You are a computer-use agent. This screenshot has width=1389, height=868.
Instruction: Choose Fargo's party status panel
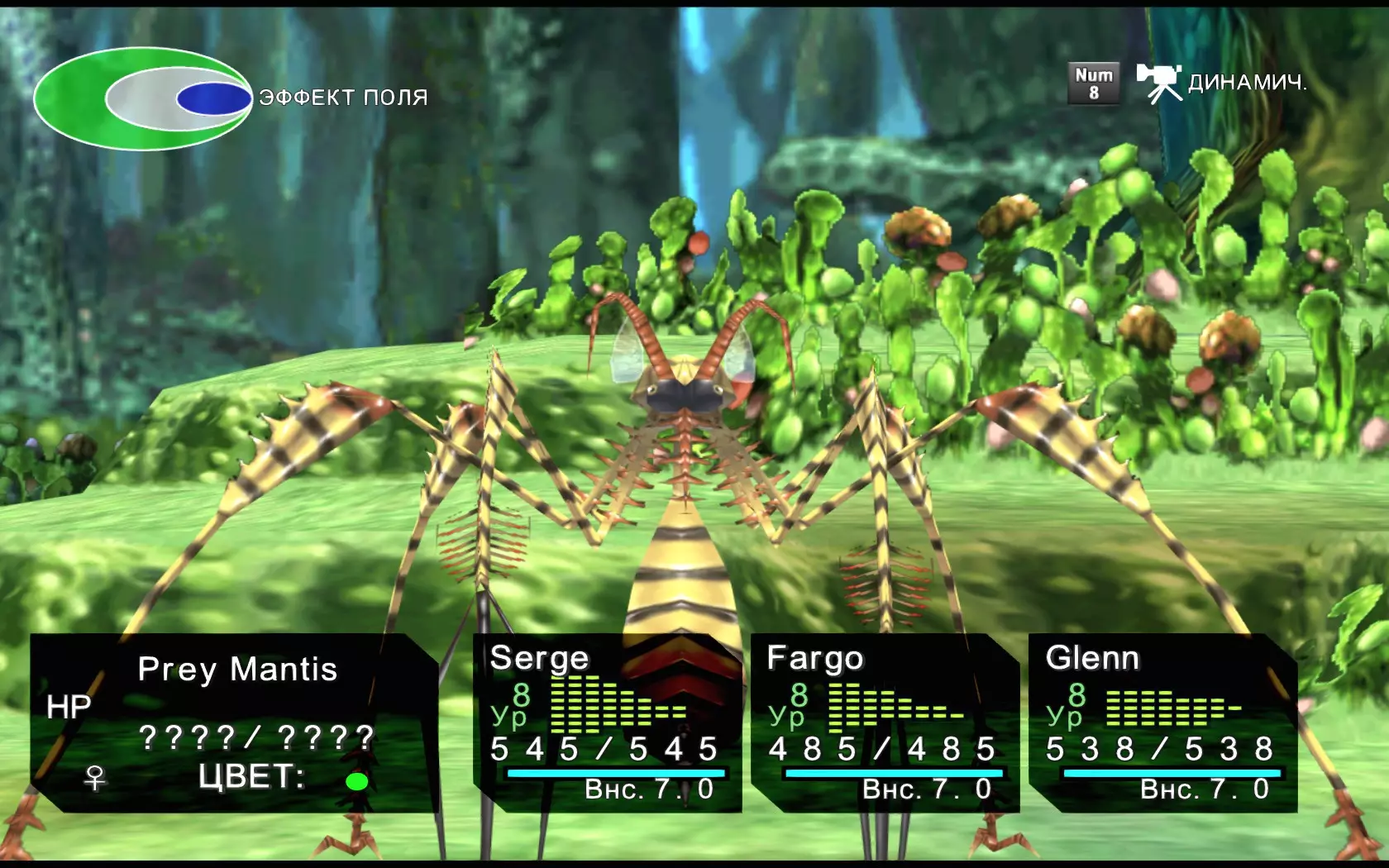click(885, 723)
